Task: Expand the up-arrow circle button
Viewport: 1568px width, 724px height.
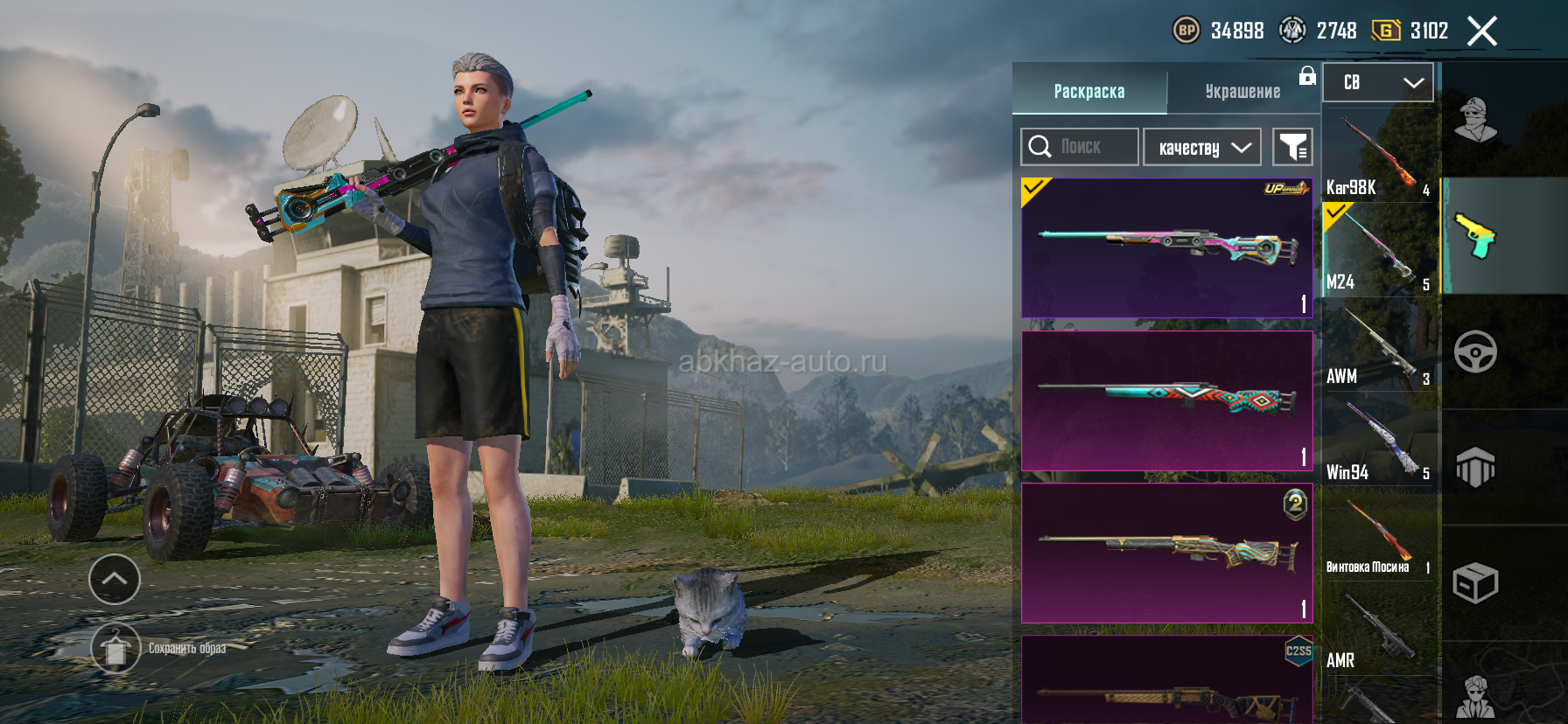Action: [x=115, y=579]
